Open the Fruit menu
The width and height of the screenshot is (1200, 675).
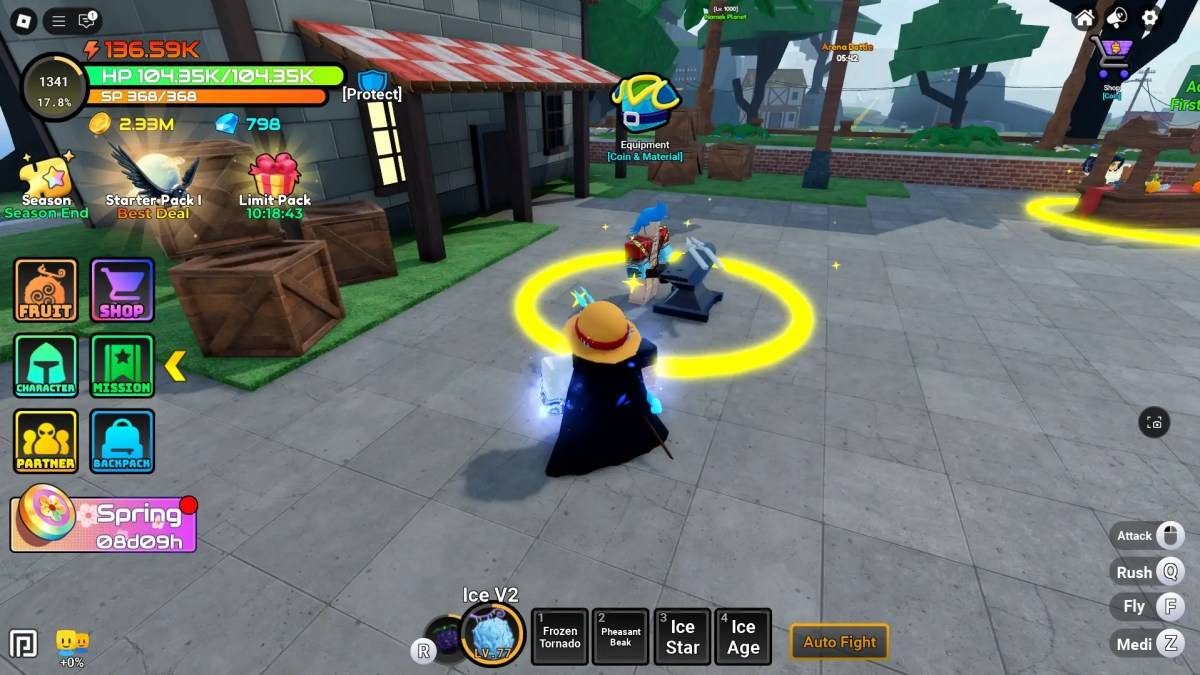pyautogui.click(x=46, y=290)
